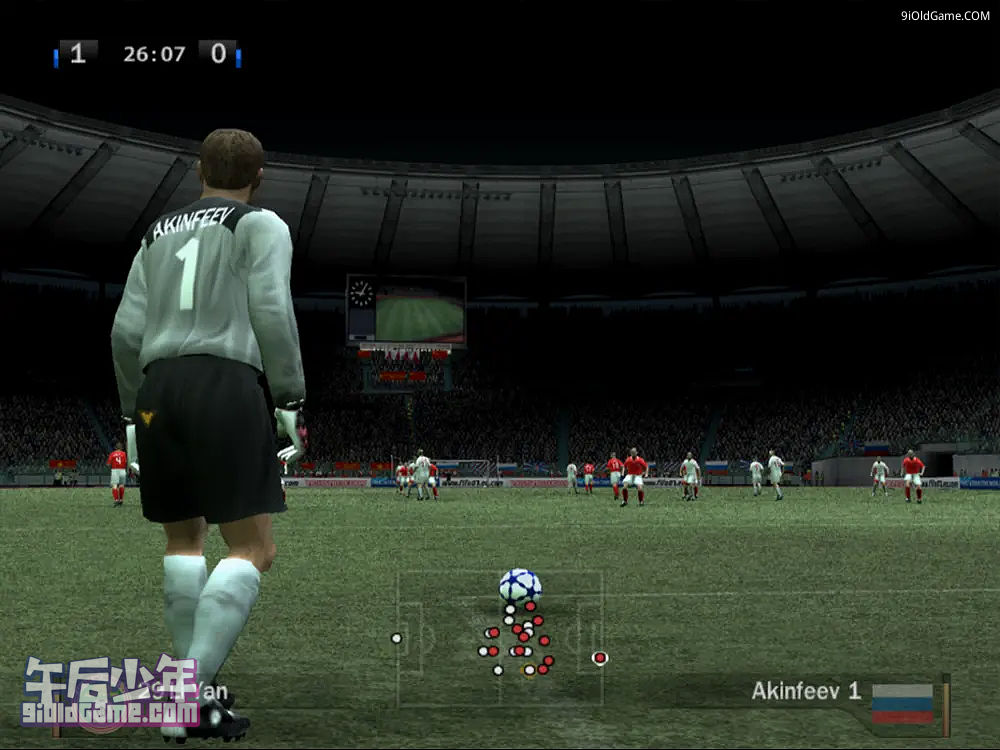Click the pitch radar minimap

tap(500, 638)
